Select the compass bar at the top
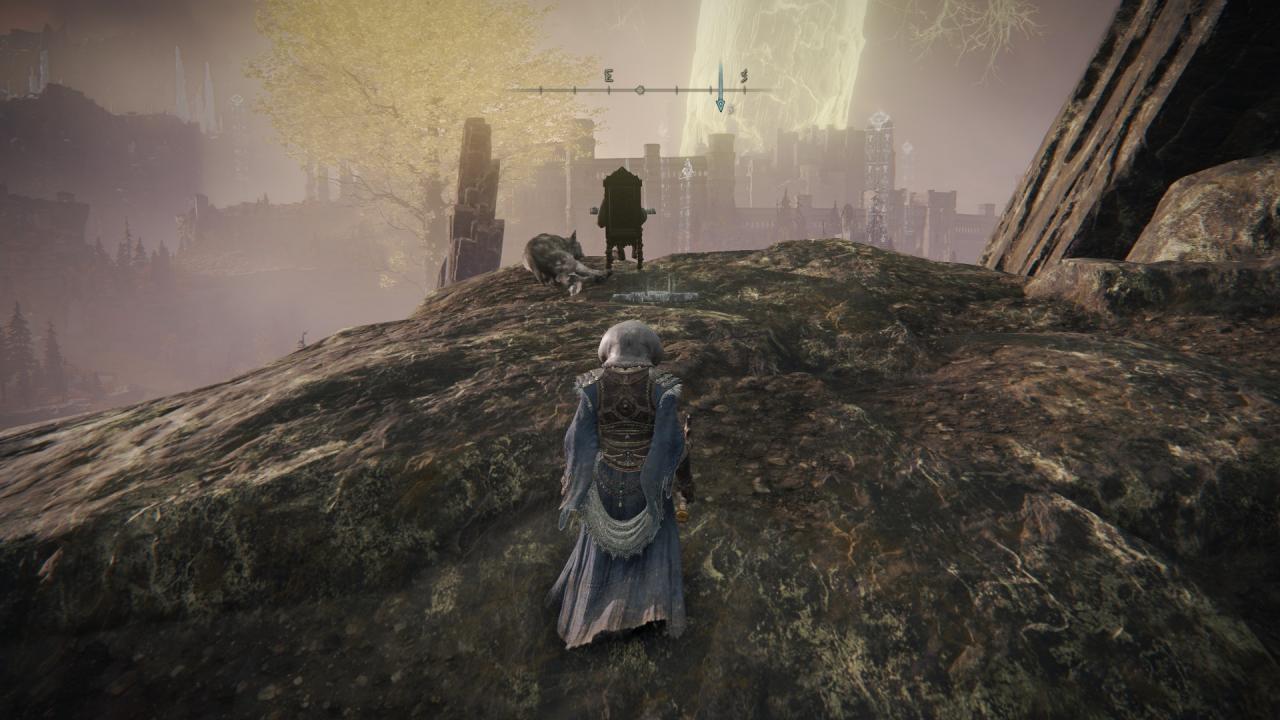This screenshot has height=720, width=1280. click(x=640, y=89)
